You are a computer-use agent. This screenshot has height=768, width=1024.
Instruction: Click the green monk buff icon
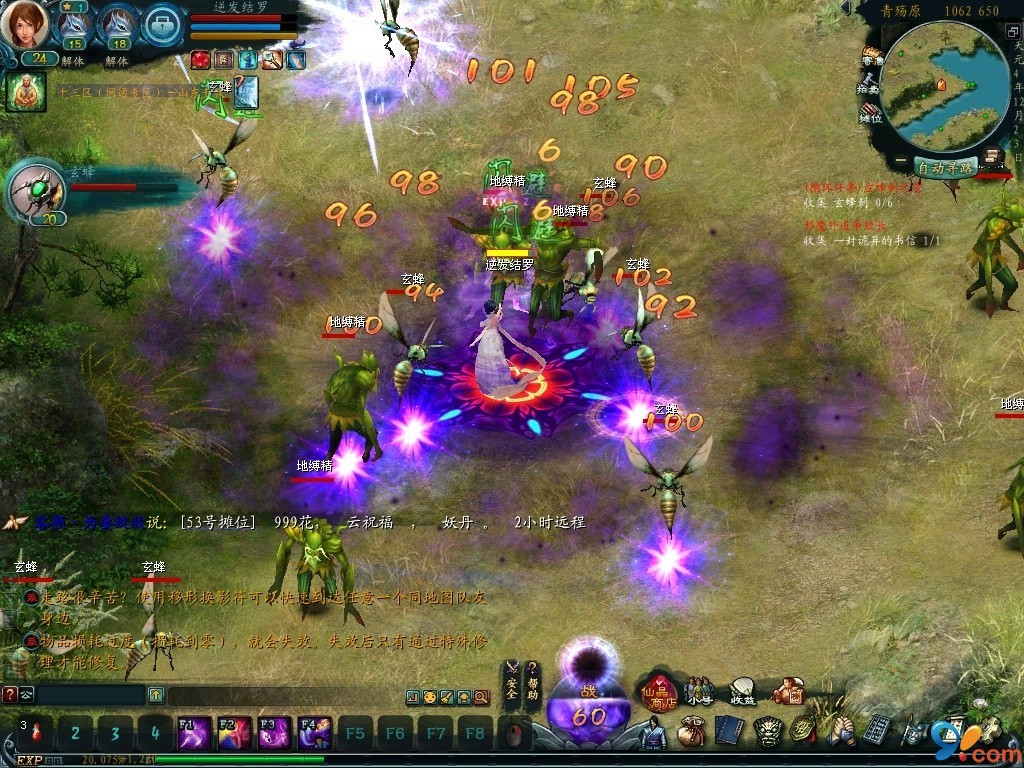click(x=26, y=91)
